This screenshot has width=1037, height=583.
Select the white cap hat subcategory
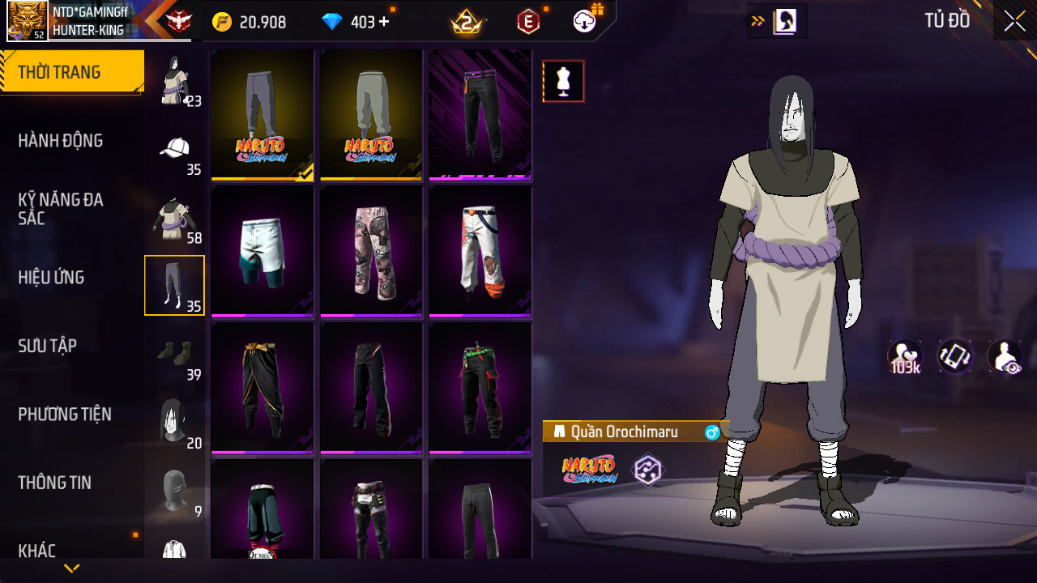pos(175,150)
